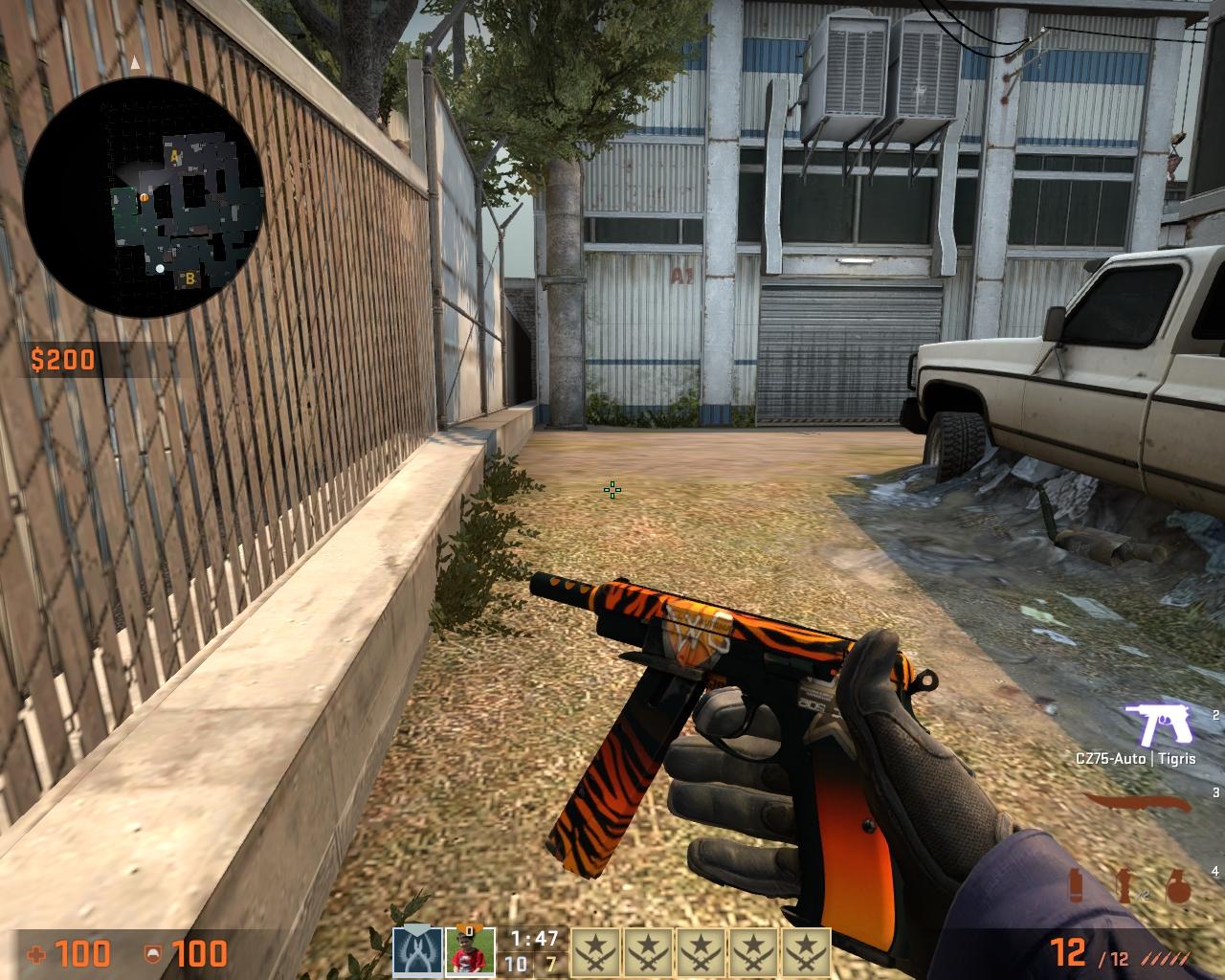Click the A bombsite marker on the radar
1225x980 pixels.
click(172, 153)
